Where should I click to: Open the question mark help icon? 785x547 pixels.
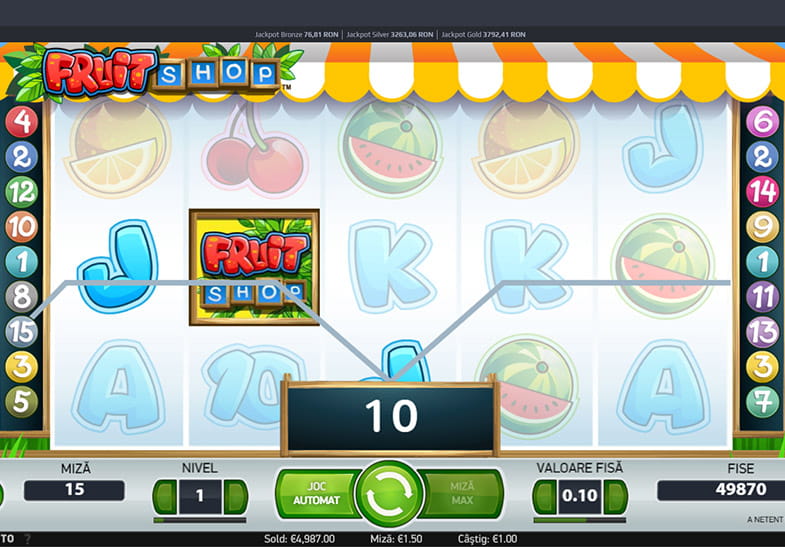[28, 539]
